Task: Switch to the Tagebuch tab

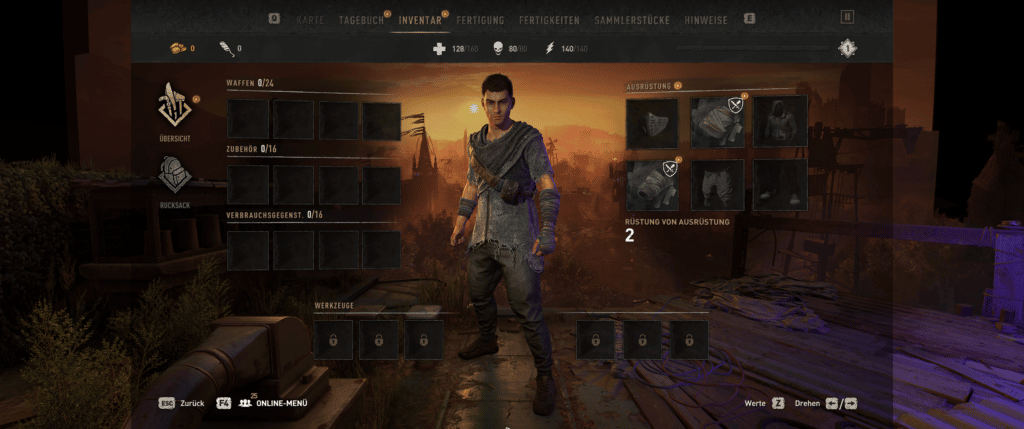Action: (362, 20)
